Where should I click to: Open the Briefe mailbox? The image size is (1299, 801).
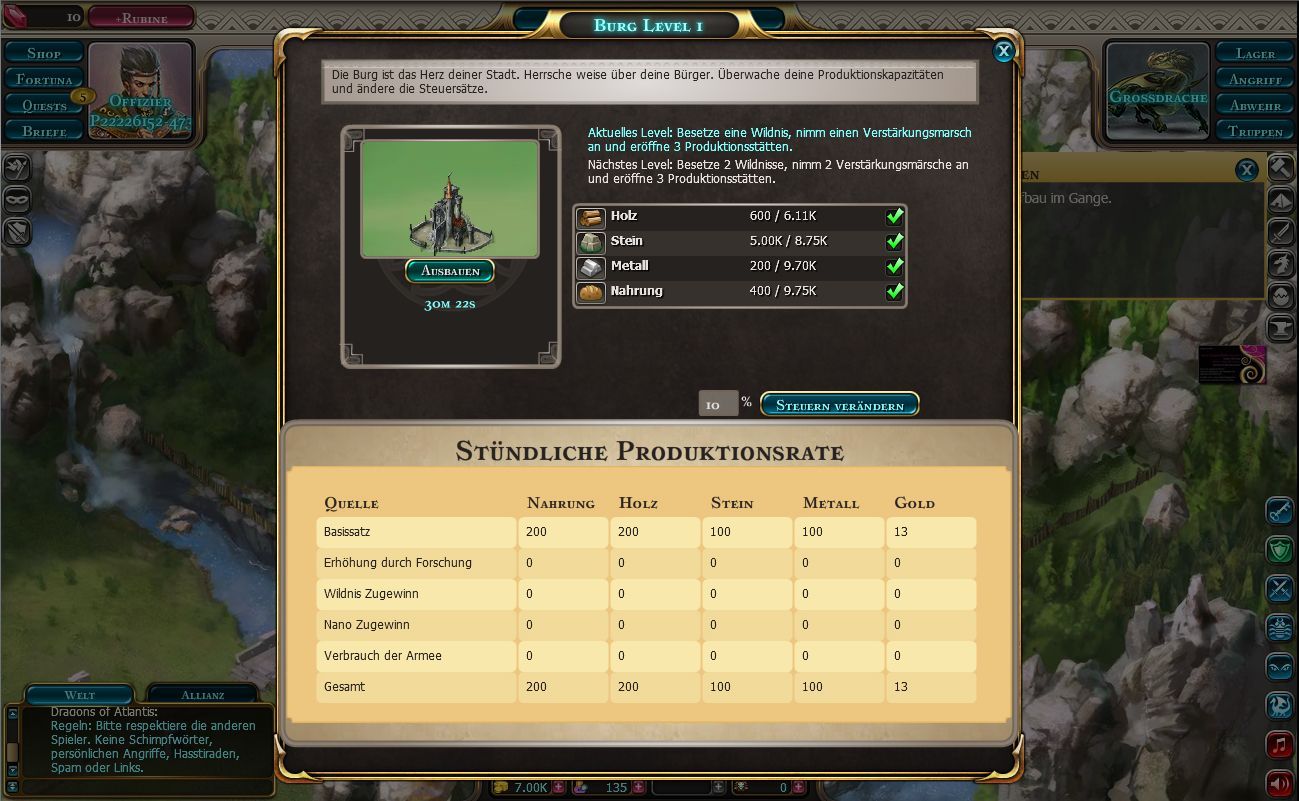(44, 131)
